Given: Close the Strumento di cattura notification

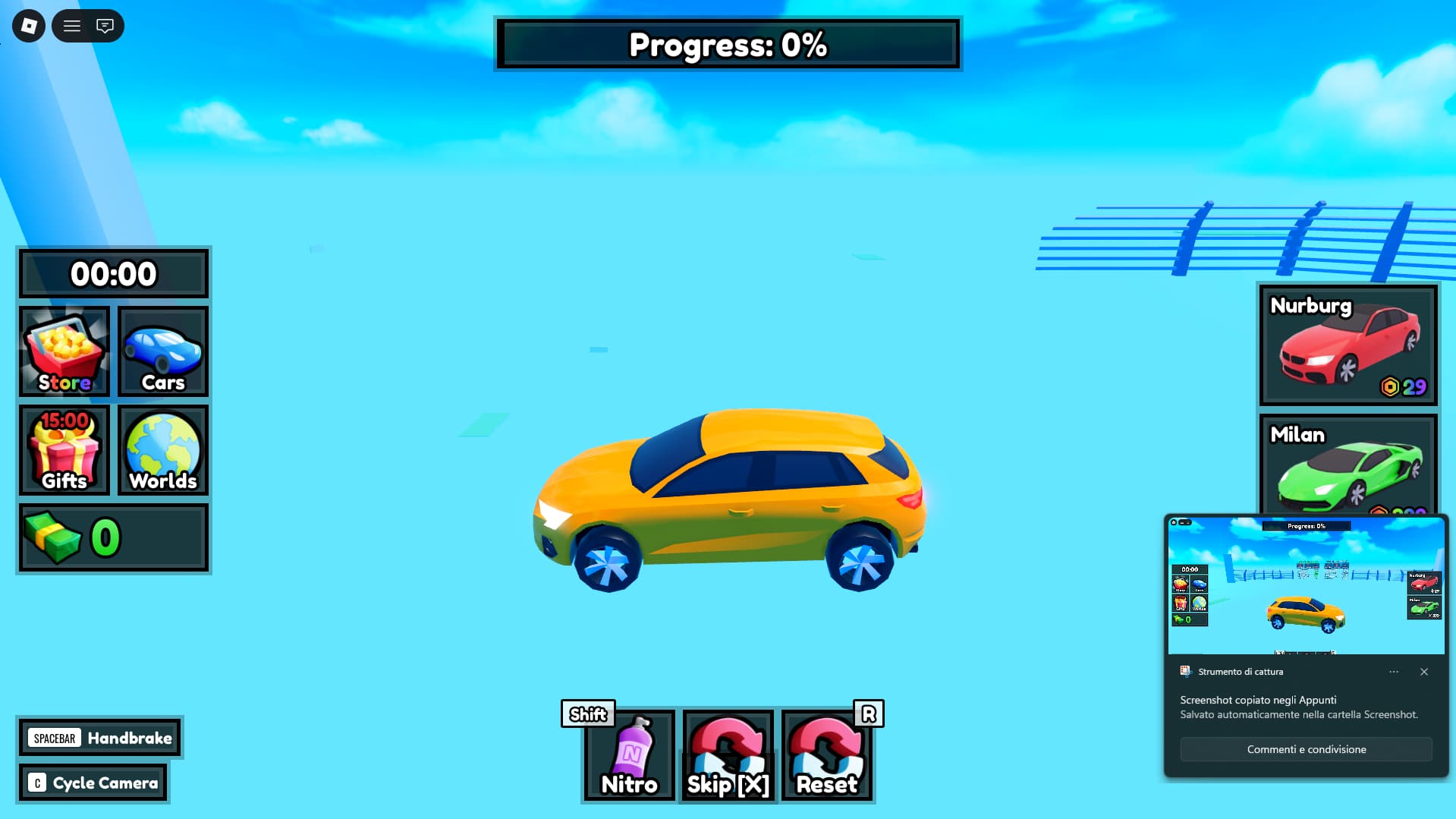Looking at the screenshot, I should [1424, 672].
